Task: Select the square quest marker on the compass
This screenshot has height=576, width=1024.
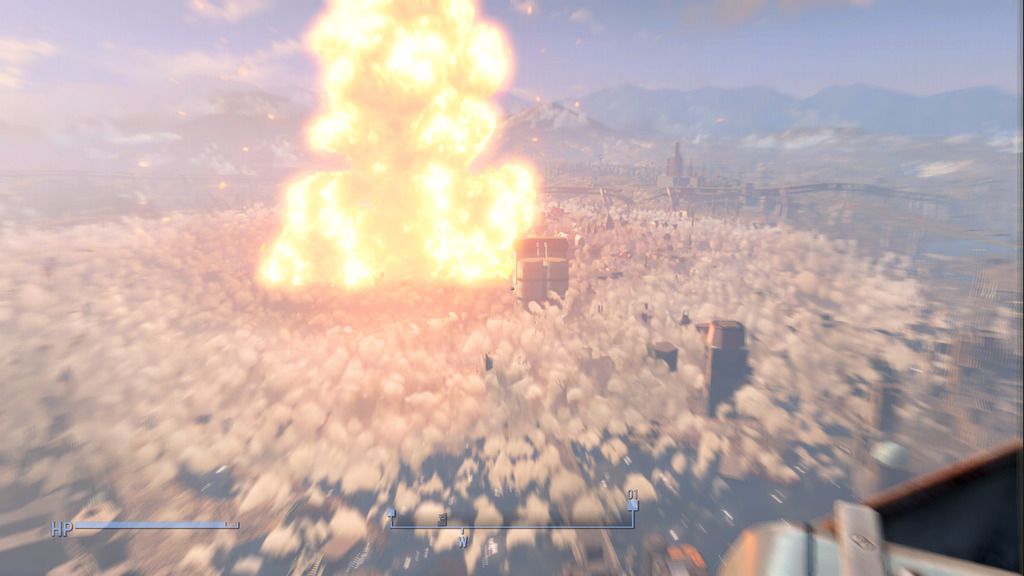Action: 632,505
